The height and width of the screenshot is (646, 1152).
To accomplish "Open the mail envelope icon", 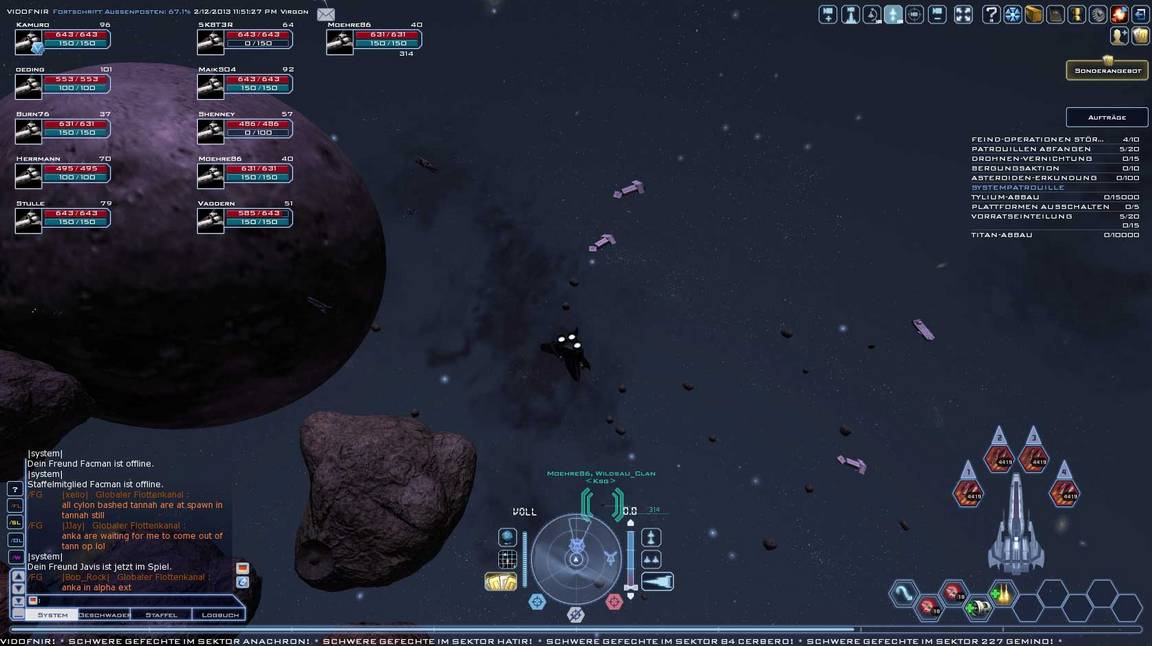I will pyautogui.click(x=326, y=14).
